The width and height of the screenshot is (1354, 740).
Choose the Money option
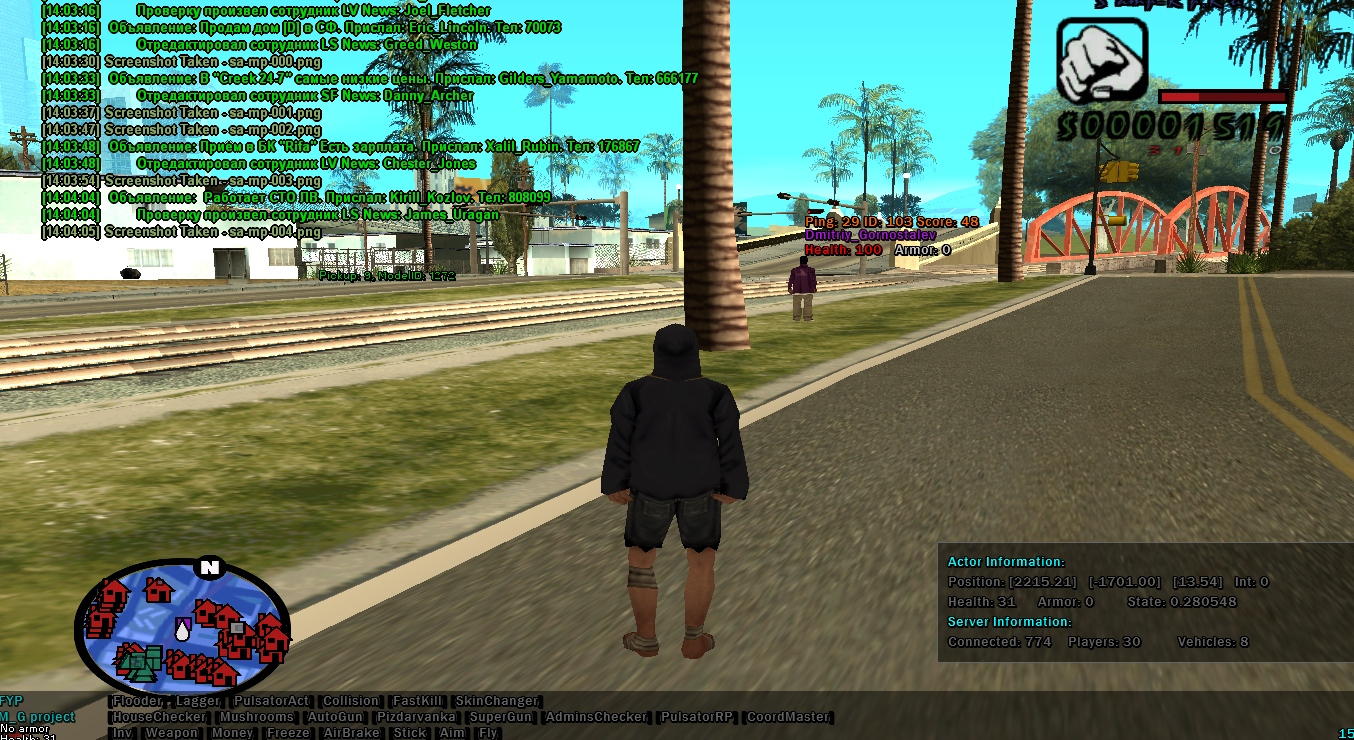pyautogui.click(x=232, y=733)
